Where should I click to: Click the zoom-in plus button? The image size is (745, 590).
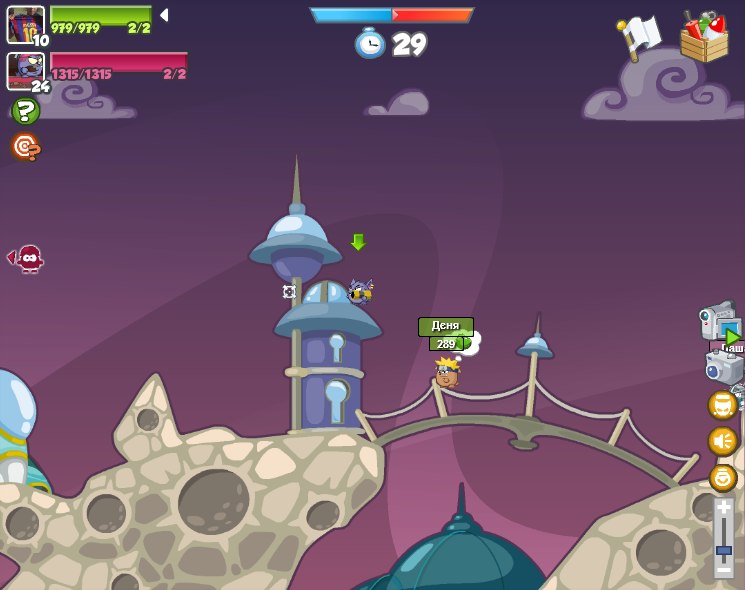[723, 507]
